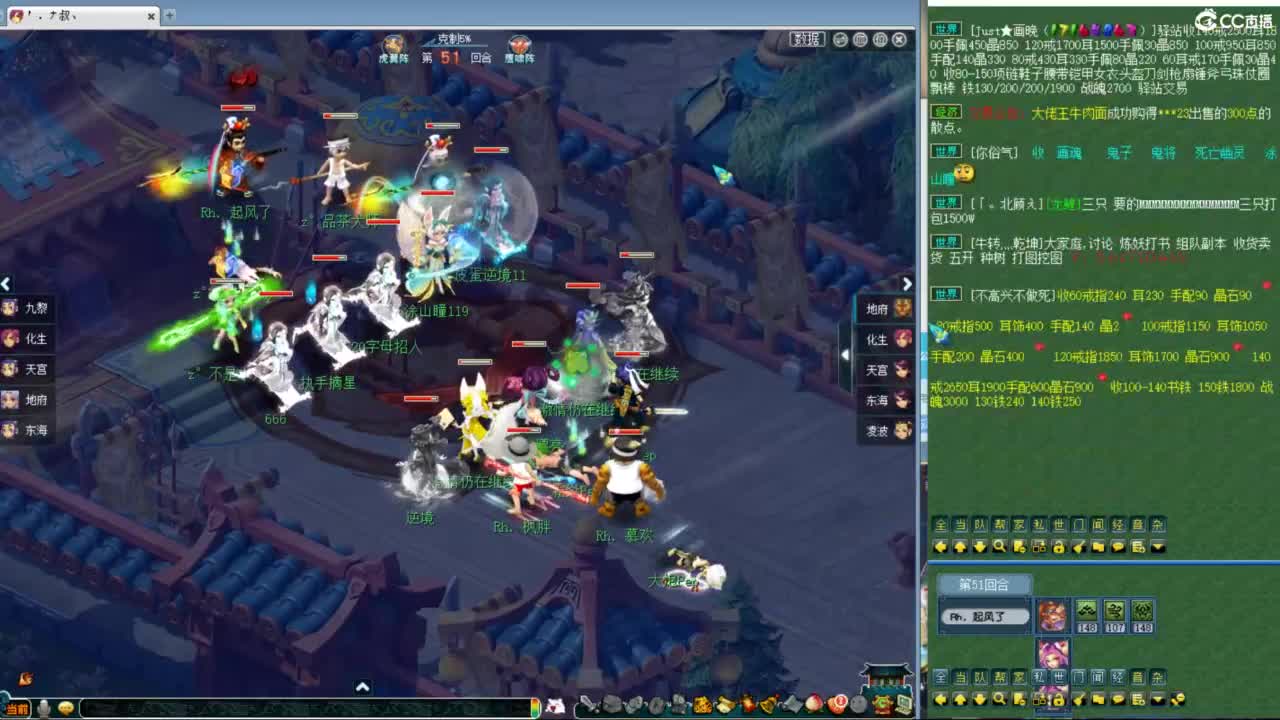The width and height of the screenshot is (1280, 720).
Task: Click the 鹰啸阵 formation icon in battle header
Action: point(521,45)
